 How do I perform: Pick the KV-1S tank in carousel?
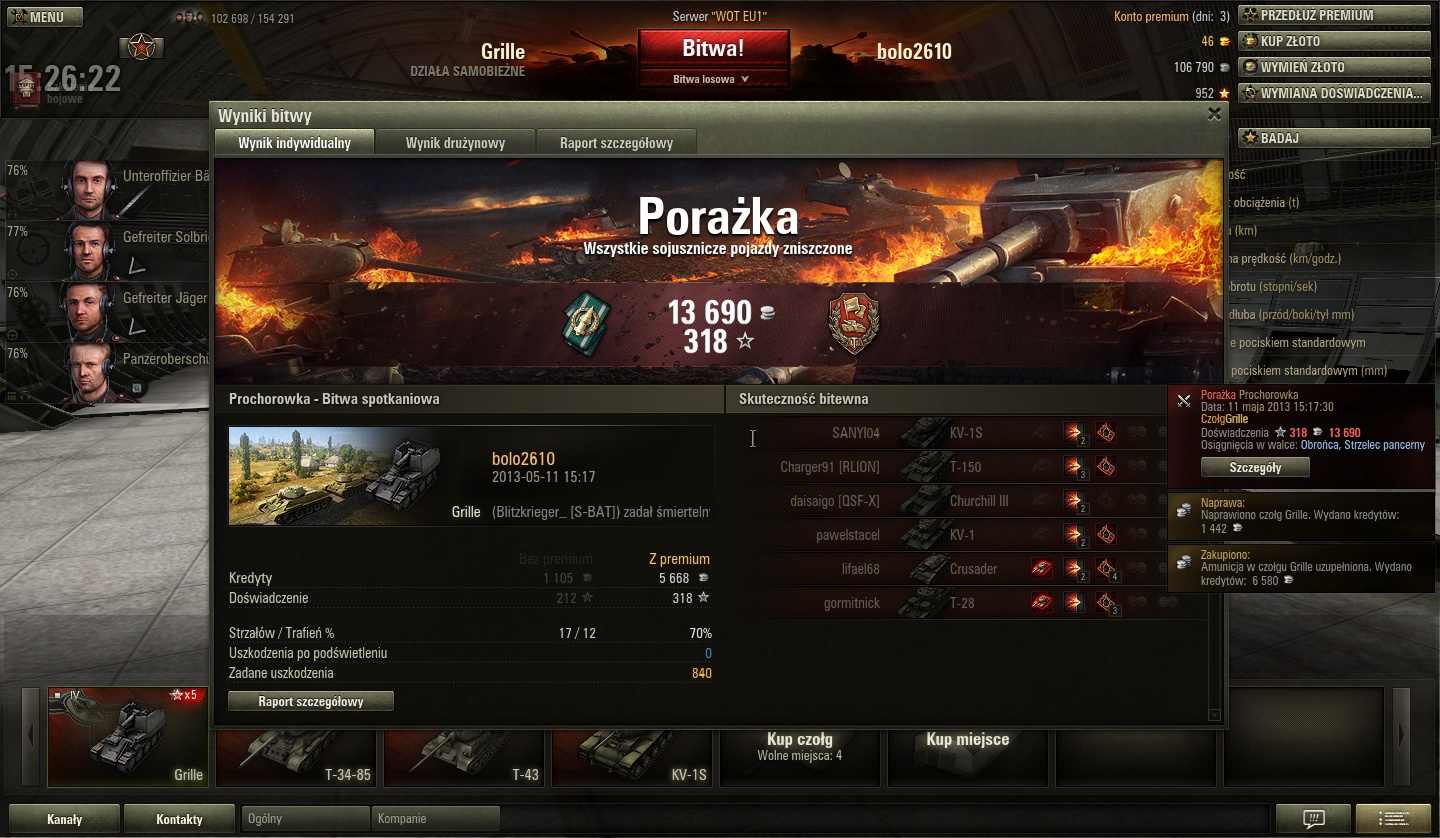coord(632,757)
